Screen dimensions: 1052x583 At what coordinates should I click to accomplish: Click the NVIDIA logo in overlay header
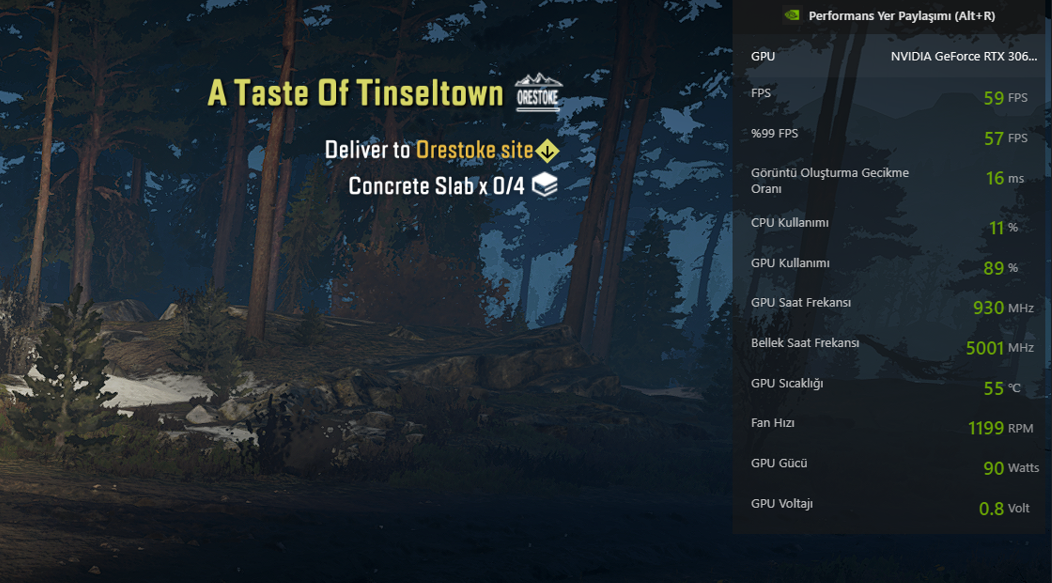tap(792, 16)
